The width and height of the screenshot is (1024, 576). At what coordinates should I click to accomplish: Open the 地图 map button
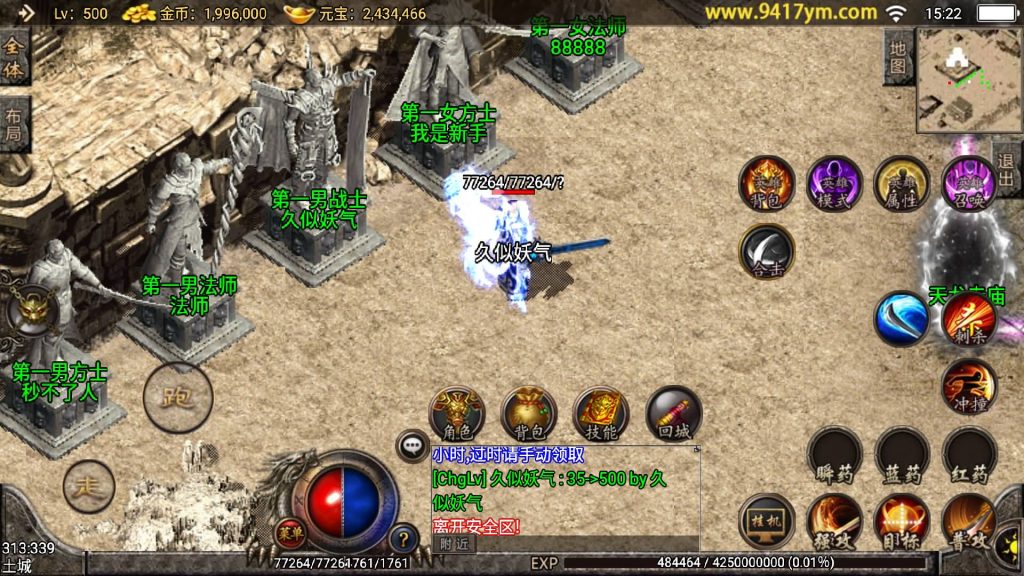(899, 56)
